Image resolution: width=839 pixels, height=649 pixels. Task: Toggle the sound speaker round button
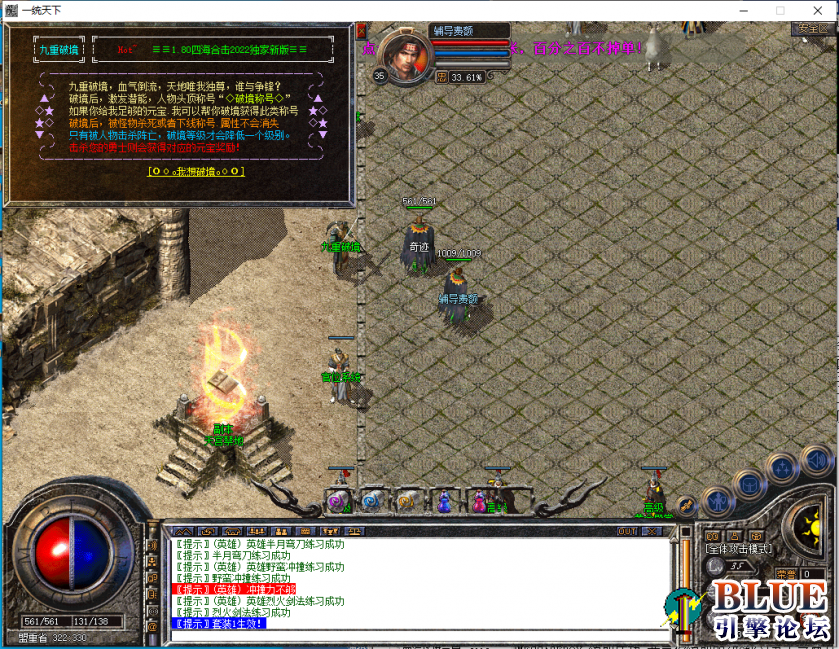(816, 459)
